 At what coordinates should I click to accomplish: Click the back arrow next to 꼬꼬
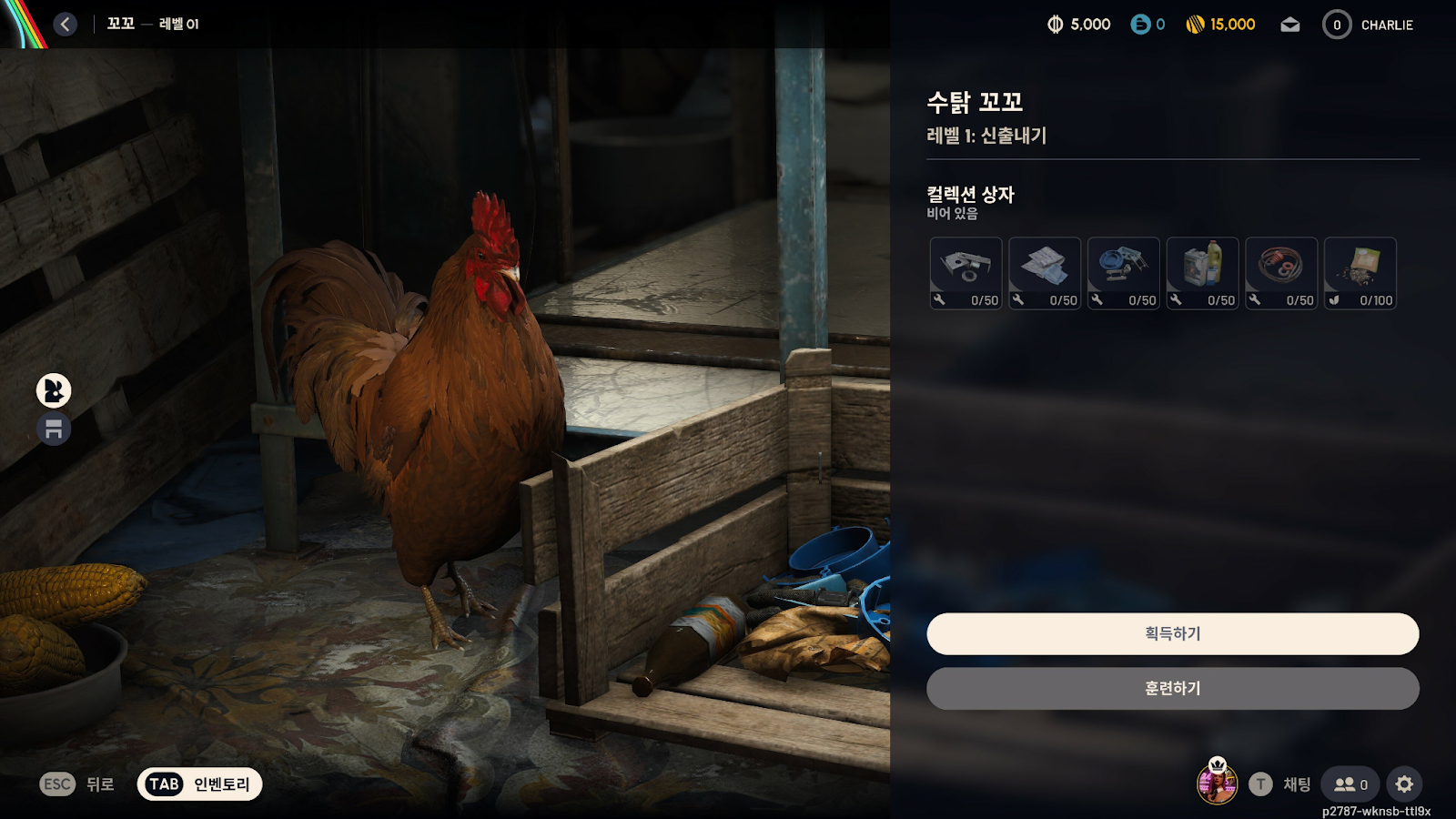click(65, 25)
